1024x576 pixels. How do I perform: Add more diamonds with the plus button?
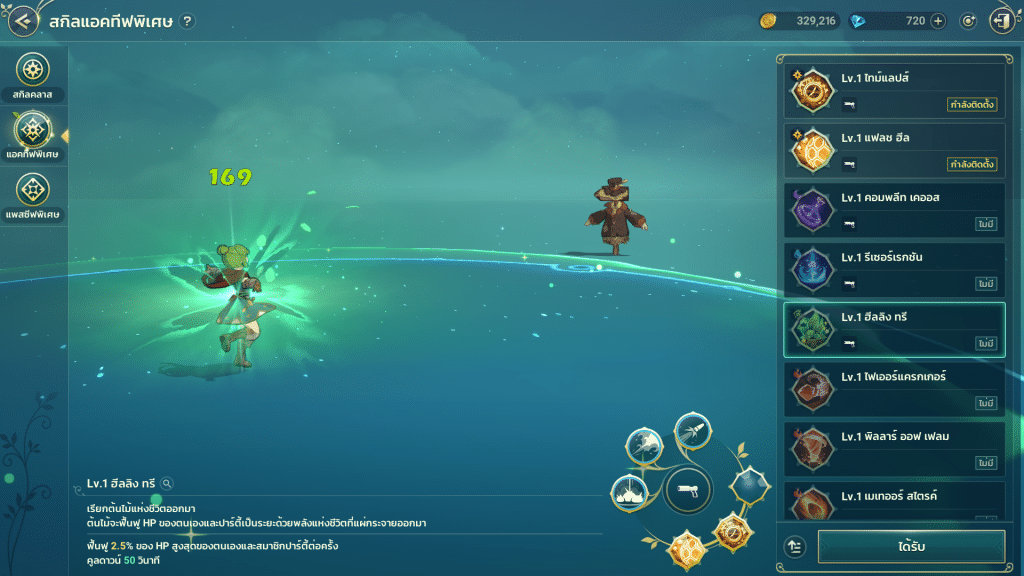938,21
